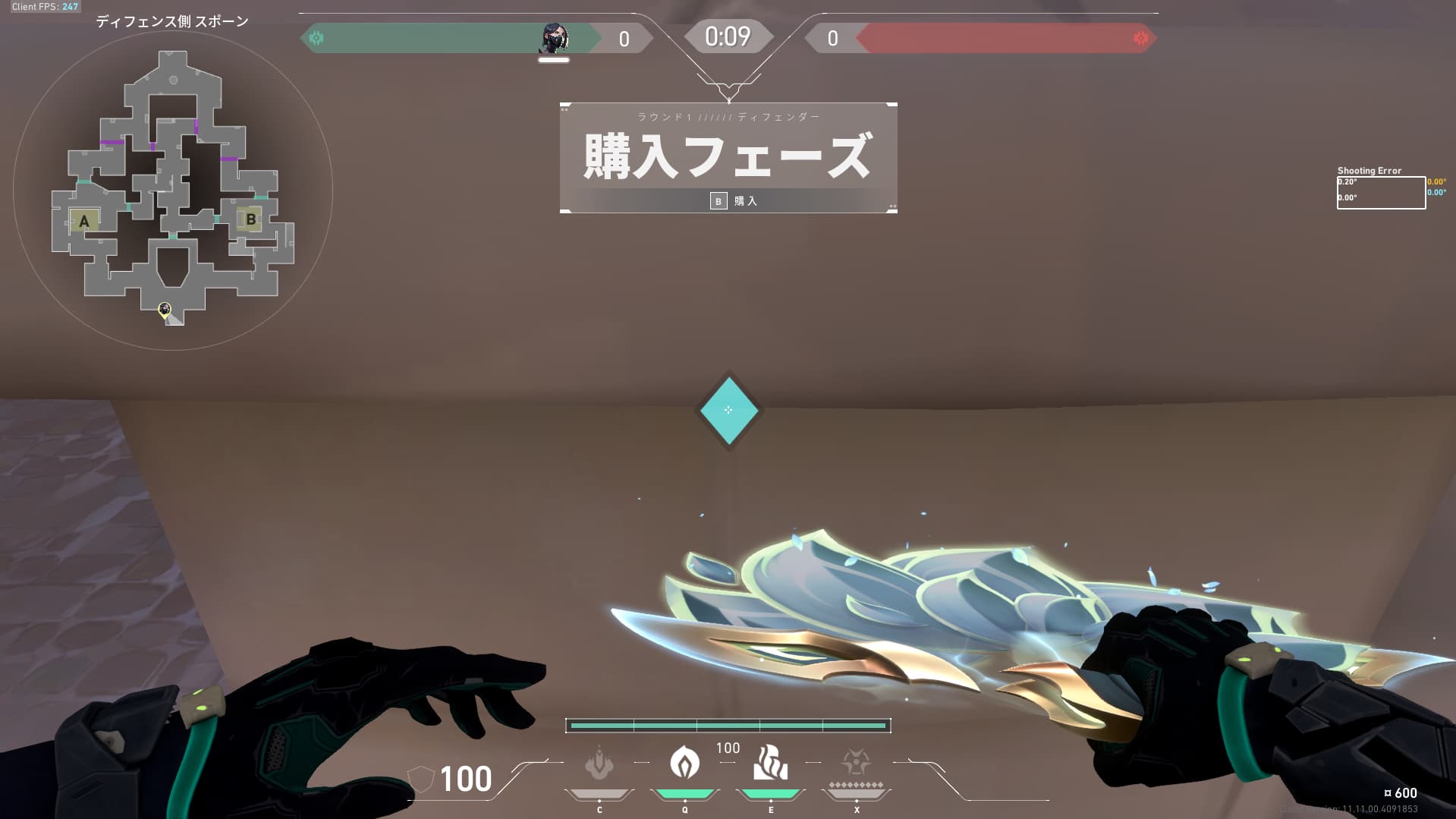The height and width of the screenshot is (819, 1456).
Task: Click the 0:09 round timer
Action: click(727, 35)
